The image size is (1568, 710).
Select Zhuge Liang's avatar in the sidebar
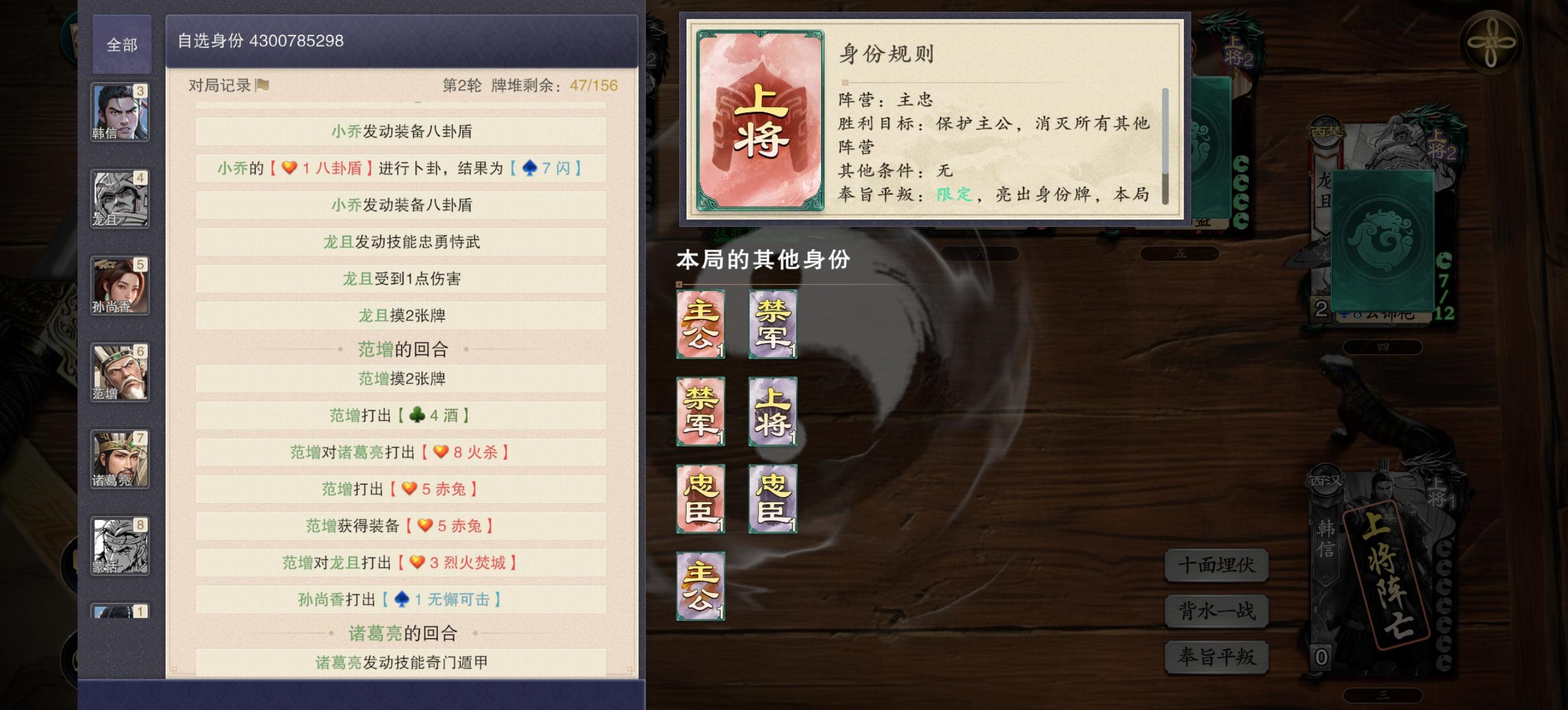[120, 458]
